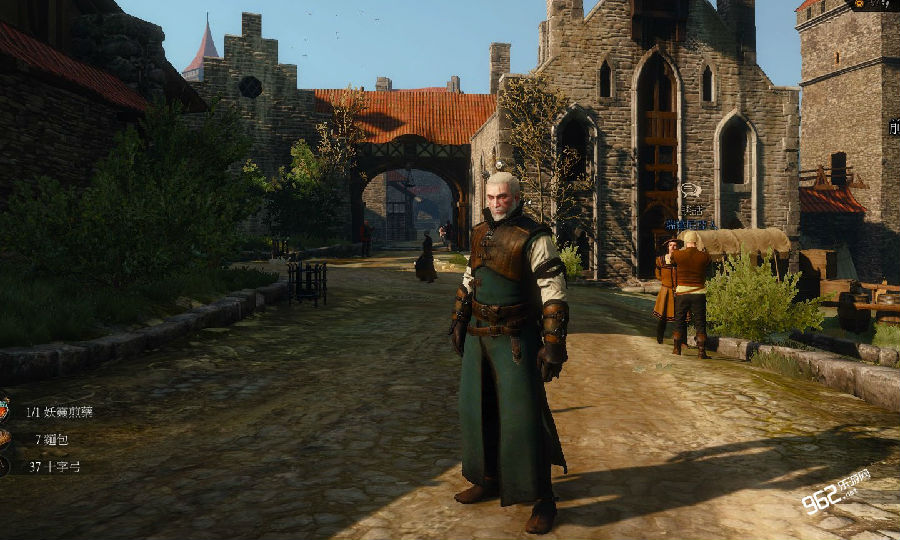Click the talk speech bubble icon
The image size is (900, 540).
coord(690,190)
